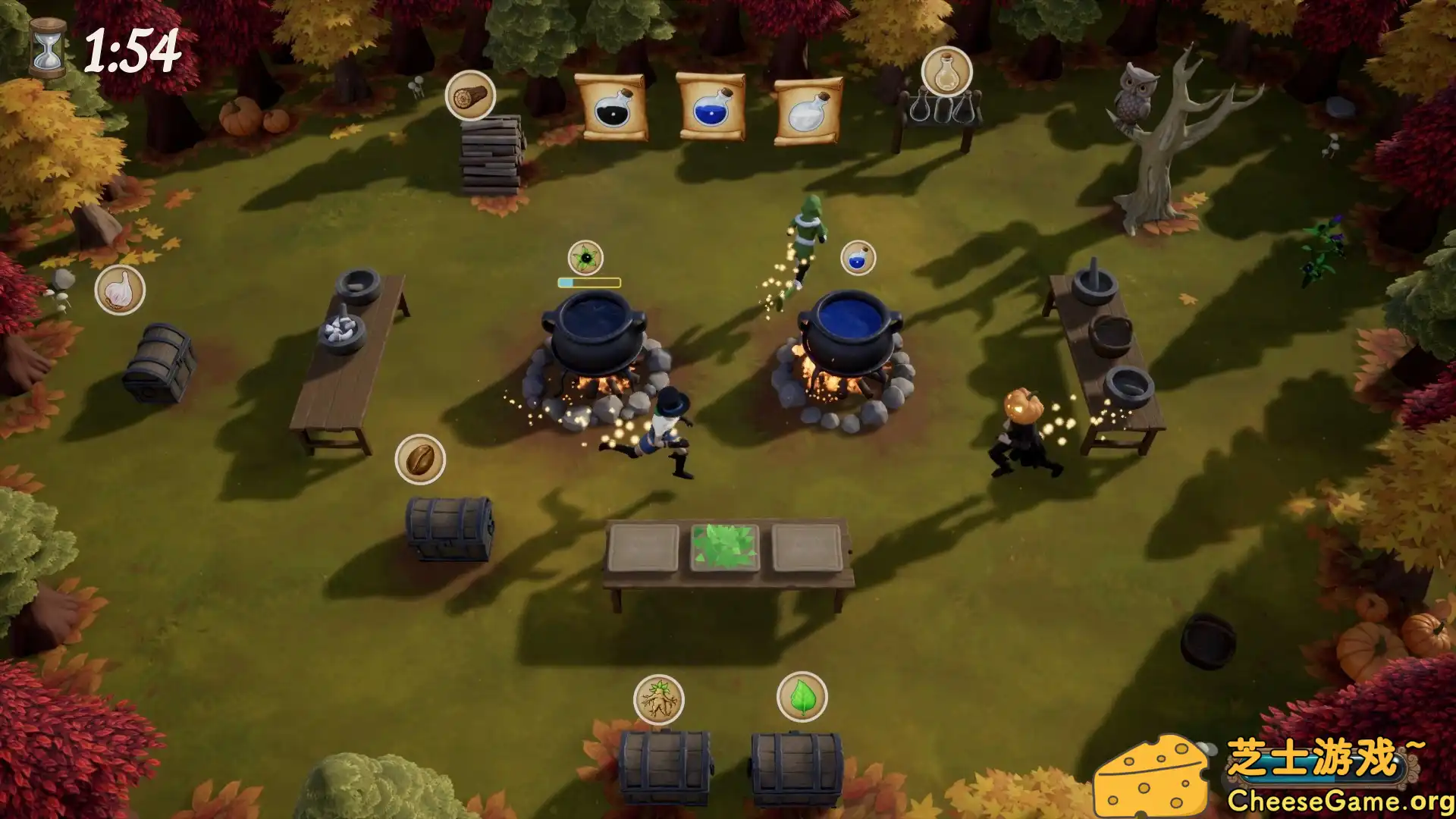This screenshot has width=1456, height=819.
Task: Click the empty flask icon bubble
Action: coord(946,72)
